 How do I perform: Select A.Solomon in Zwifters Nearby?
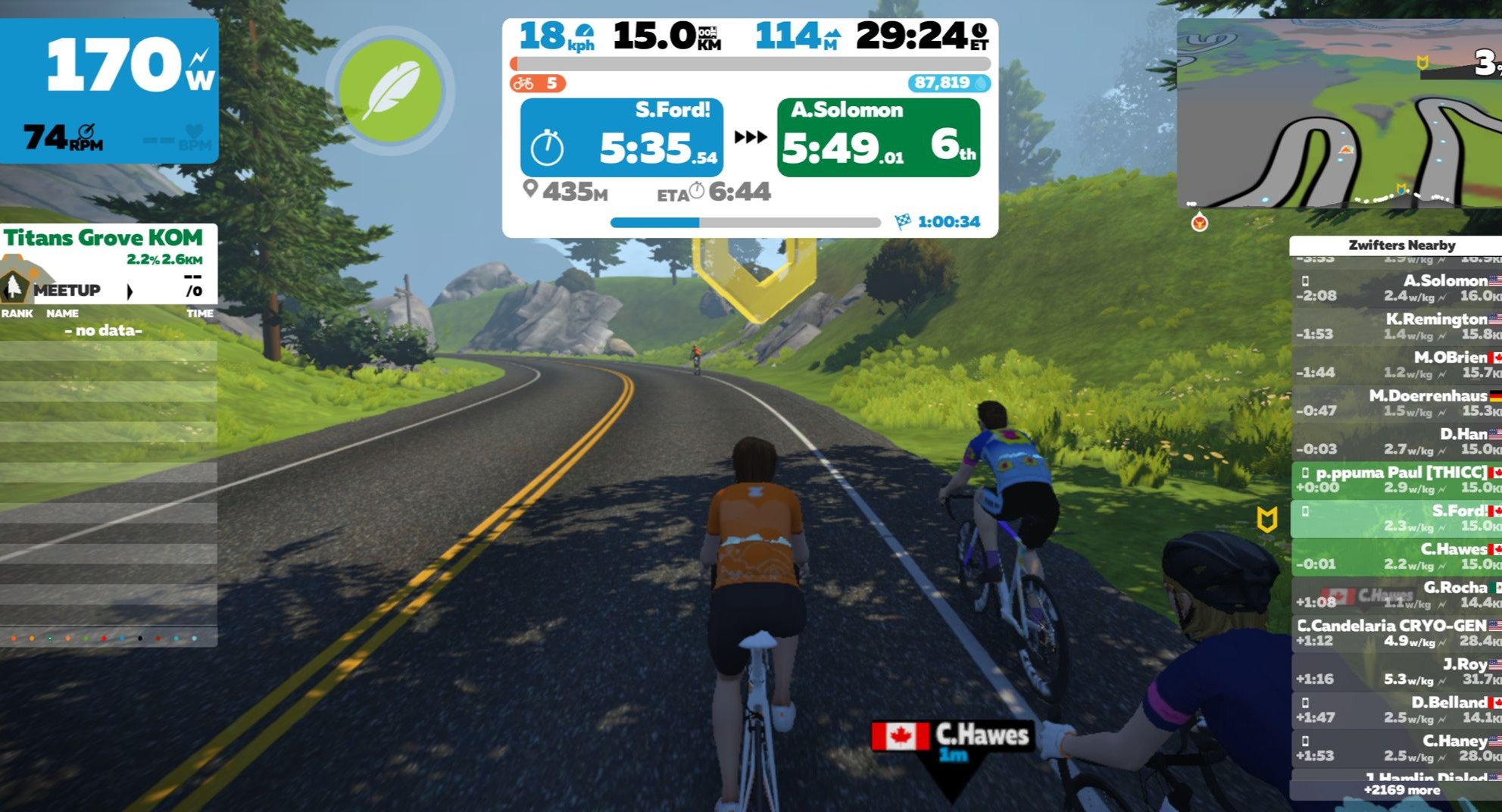[x=1396, y=289]
